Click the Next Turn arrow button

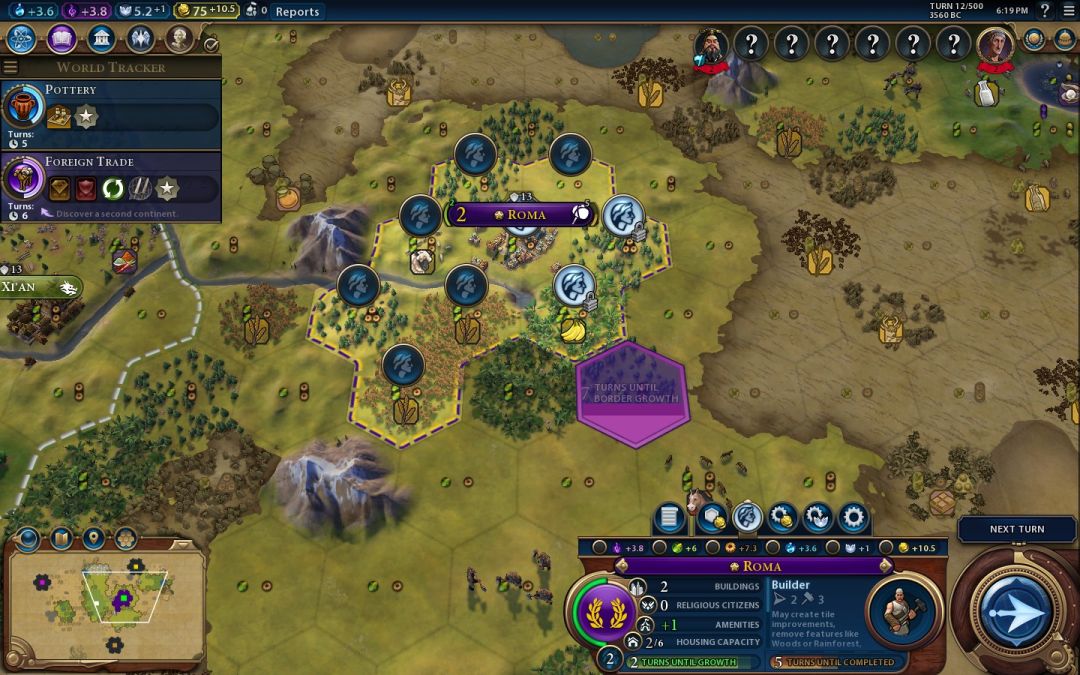1014,611
